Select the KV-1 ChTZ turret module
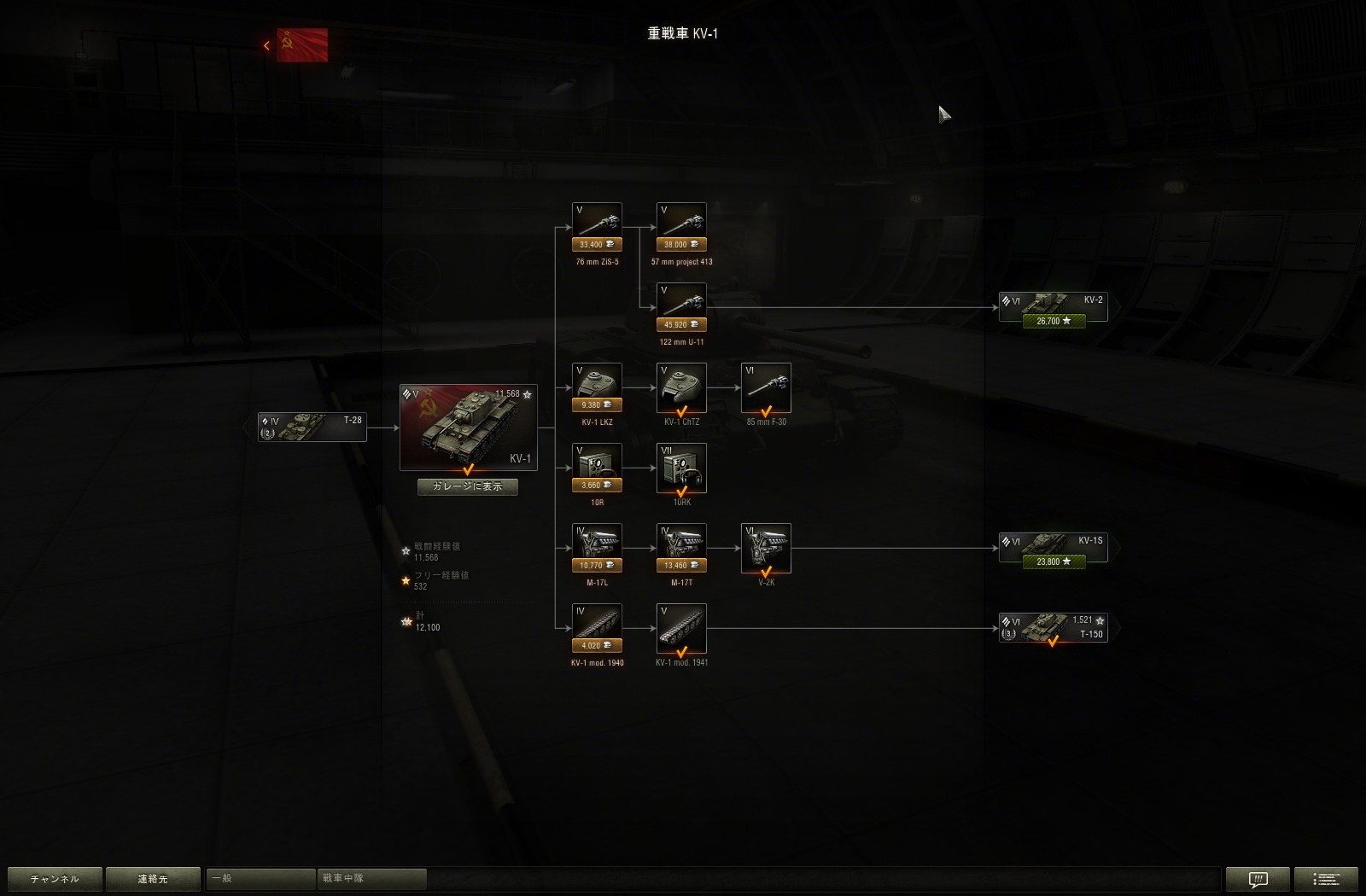The height and width of the screenshot is (896, 1366). coord(680,386)
